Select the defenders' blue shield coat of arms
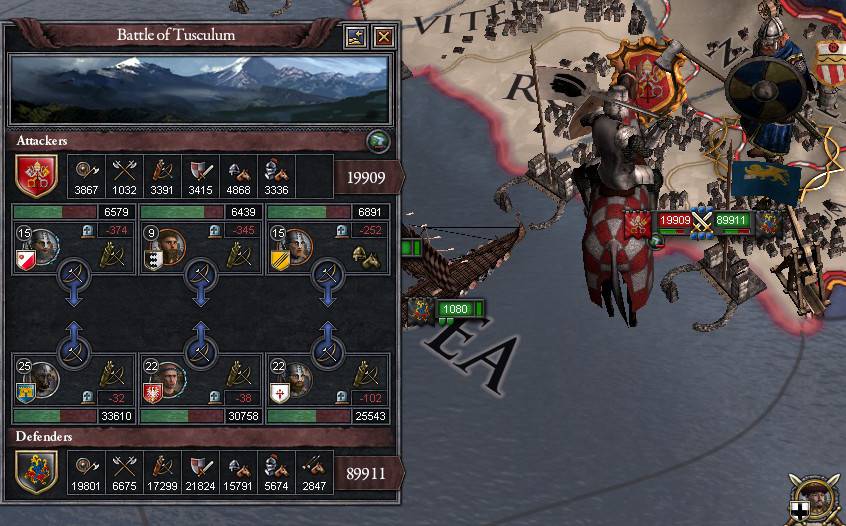Viewport: 846px width, 526px height. click(36, 472)
